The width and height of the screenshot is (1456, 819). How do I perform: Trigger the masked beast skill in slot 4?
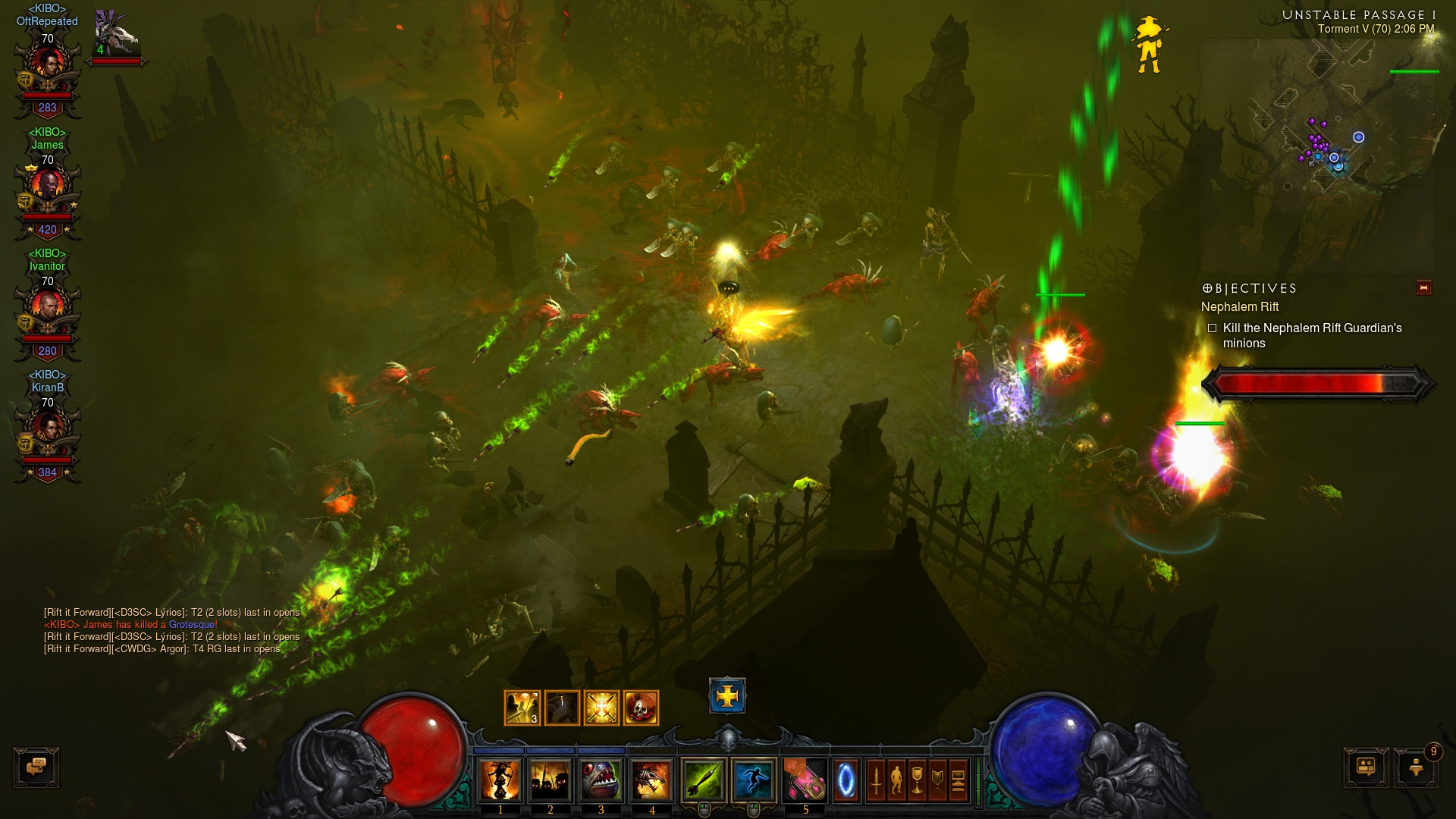(x=651, y=780)
